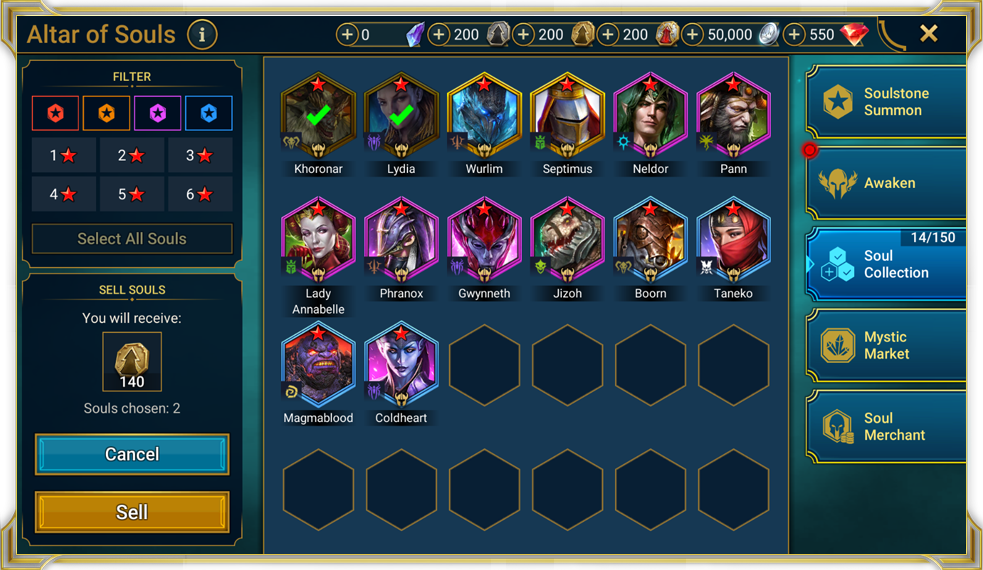The image size is (983, 570).
Task: Select the Wurlim soul
Action: 484,117
